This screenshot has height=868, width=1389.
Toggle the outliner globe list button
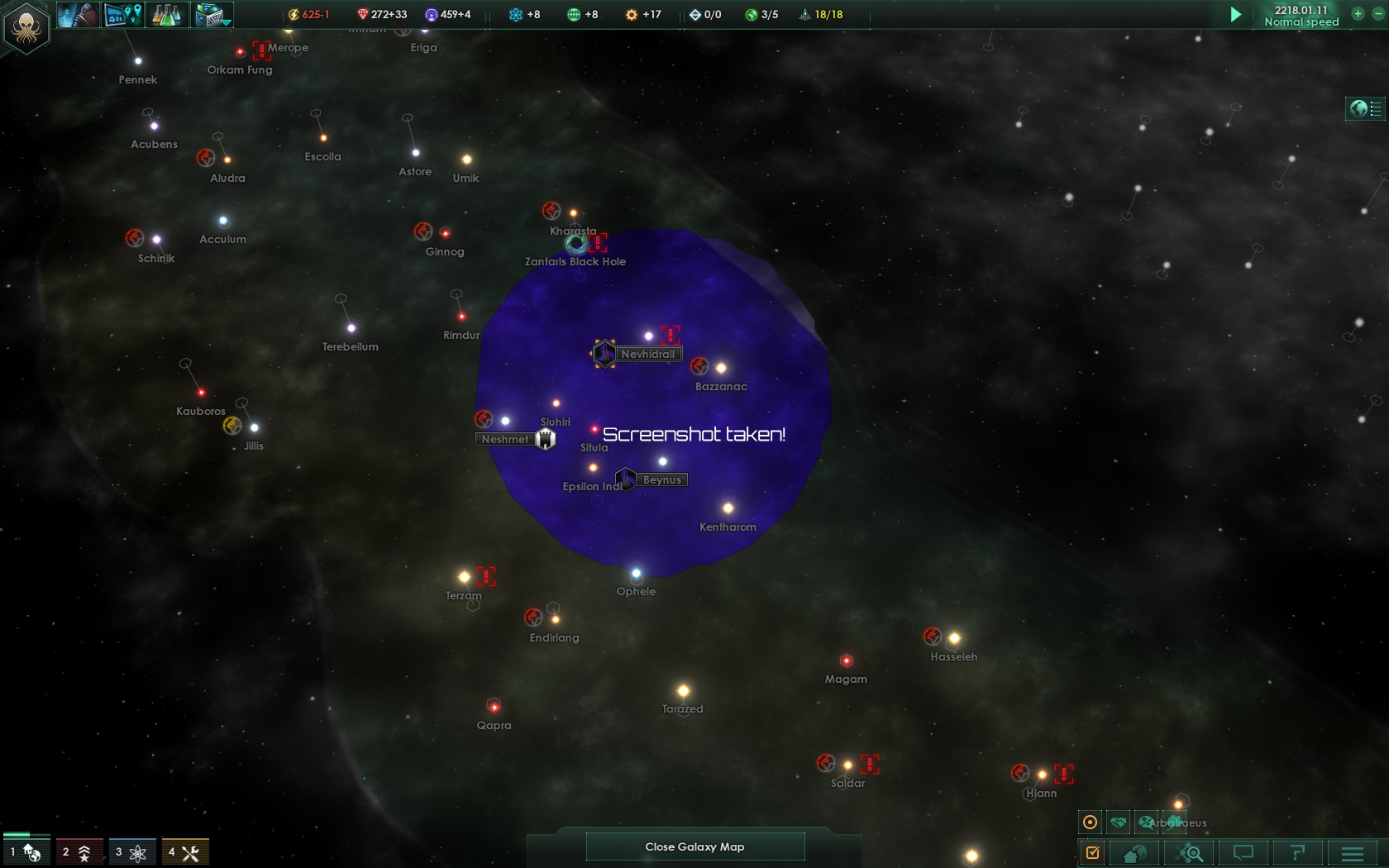point(1365,108)
